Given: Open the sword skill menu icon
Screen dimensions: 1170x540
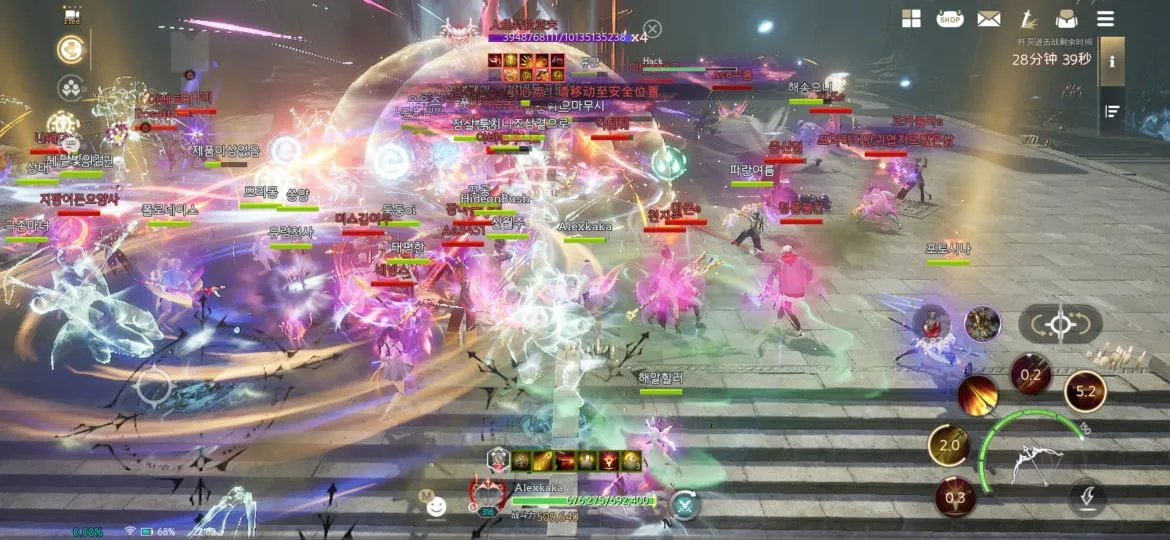Looking at the screenshot, I should [1028, 19].
